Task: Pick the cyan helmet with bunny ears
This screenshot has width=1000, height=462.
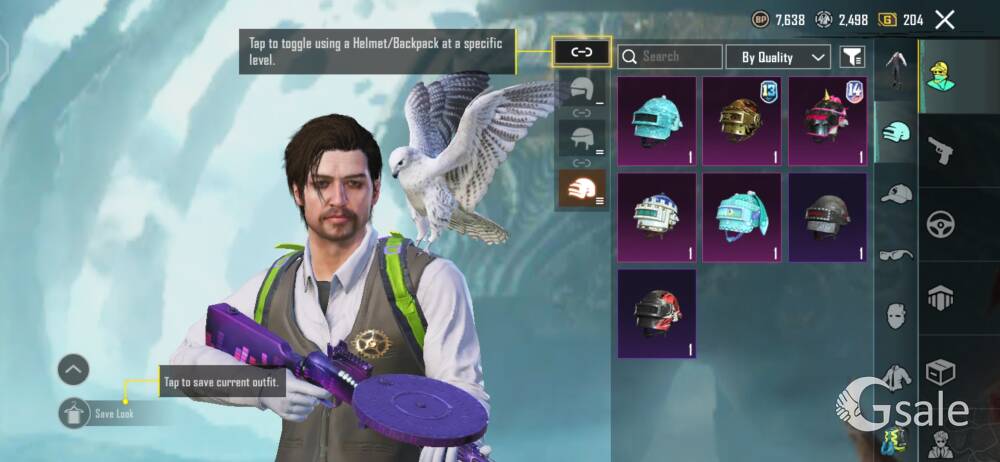Action: tap(742, 217)
